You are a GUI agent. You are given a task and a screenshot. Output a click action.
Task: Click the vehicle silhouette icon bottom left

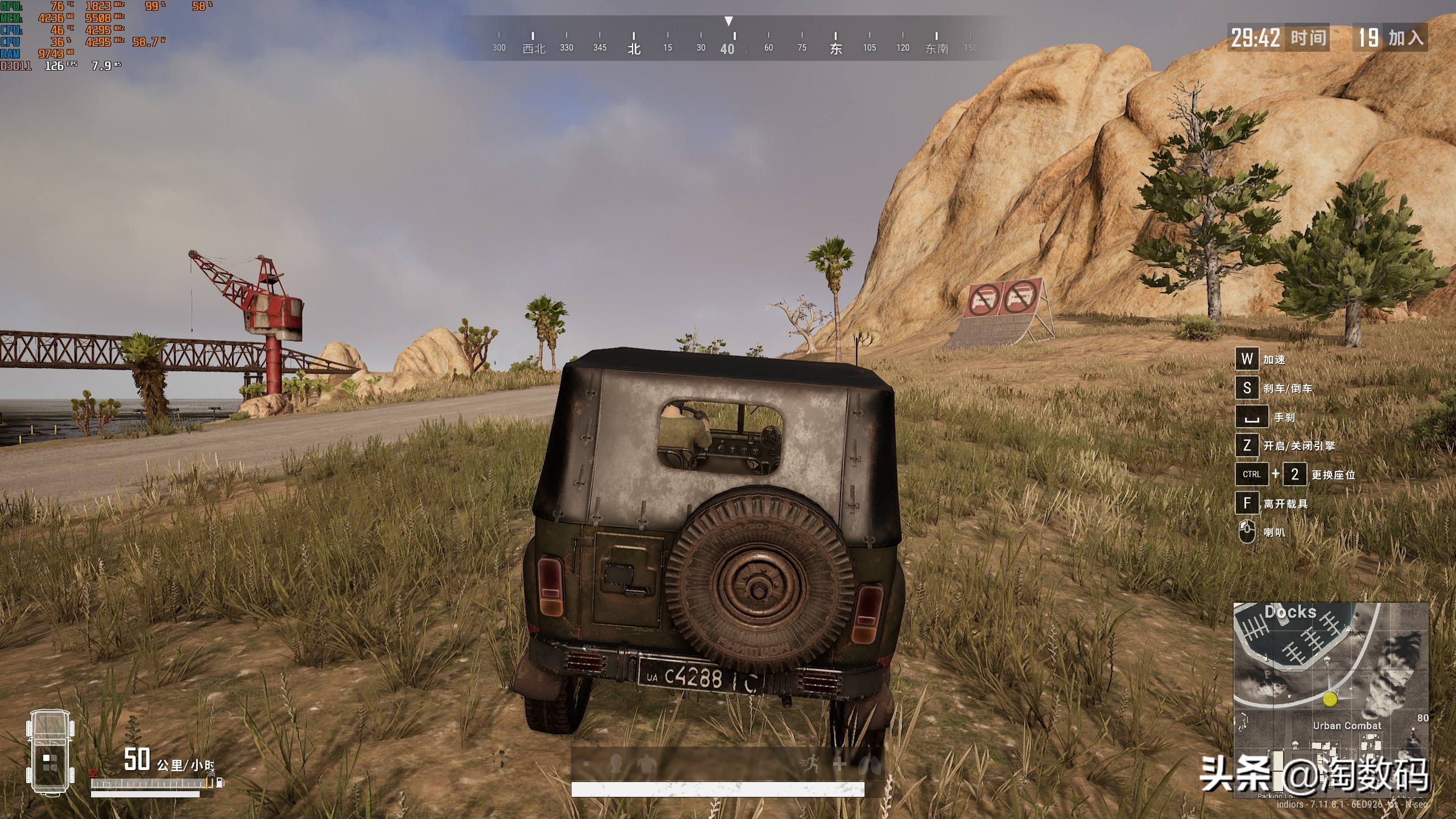coord(51,751)
